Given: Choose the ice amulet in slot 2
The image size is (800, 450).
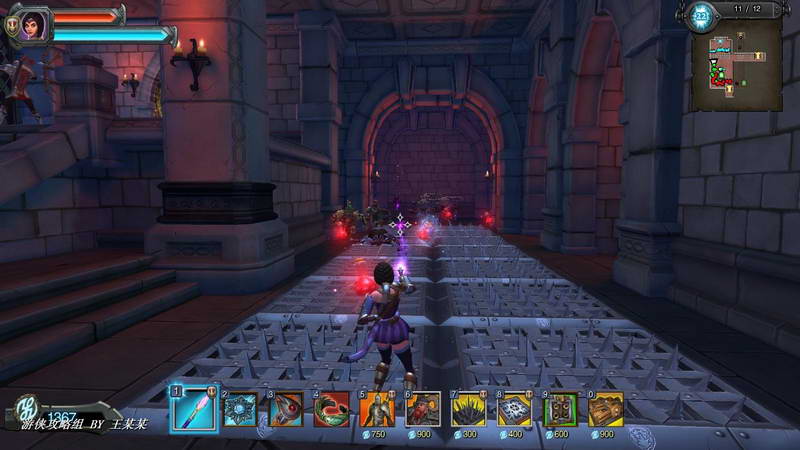Looking at the screenshot, I should pyautogui.click(x=240, y=408).
